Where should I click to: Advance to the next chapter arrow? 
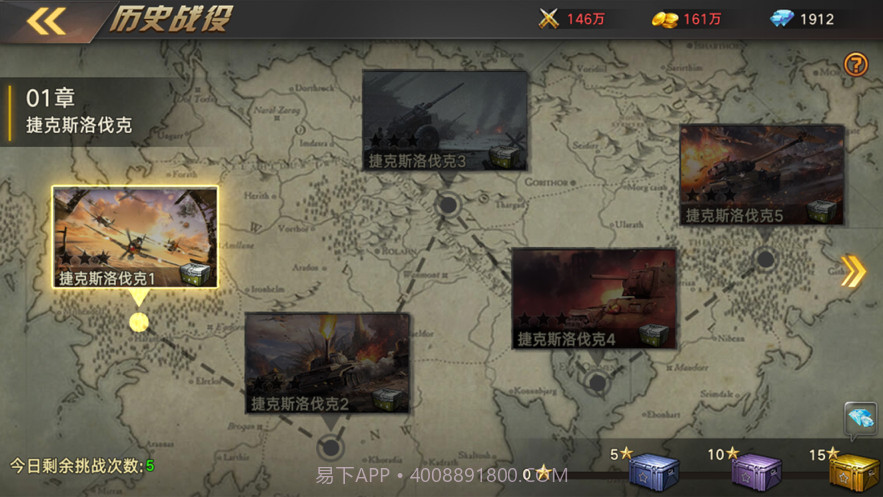(x=853, y=271)
